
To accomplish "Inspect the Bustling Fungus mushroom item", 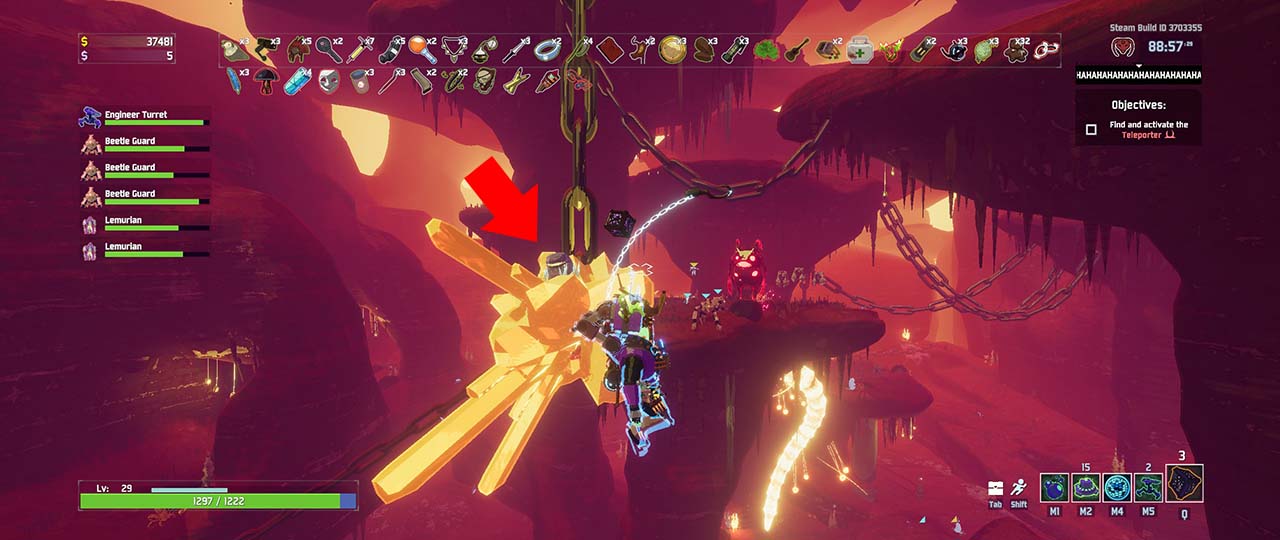I will coord(266,80).
